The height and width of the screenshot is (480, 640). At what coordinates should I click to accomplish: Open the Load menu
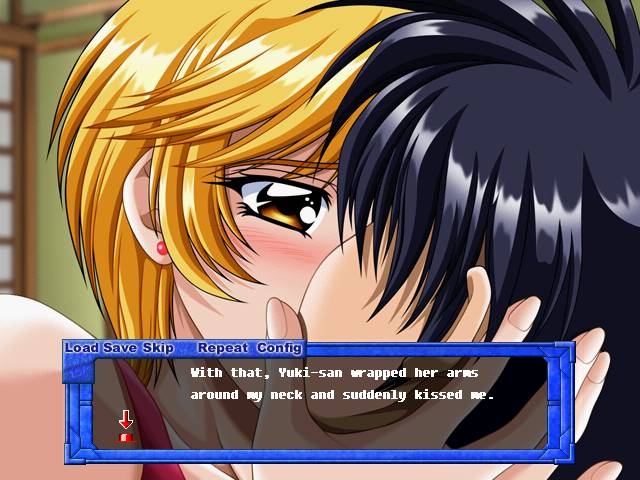point(82,348)
